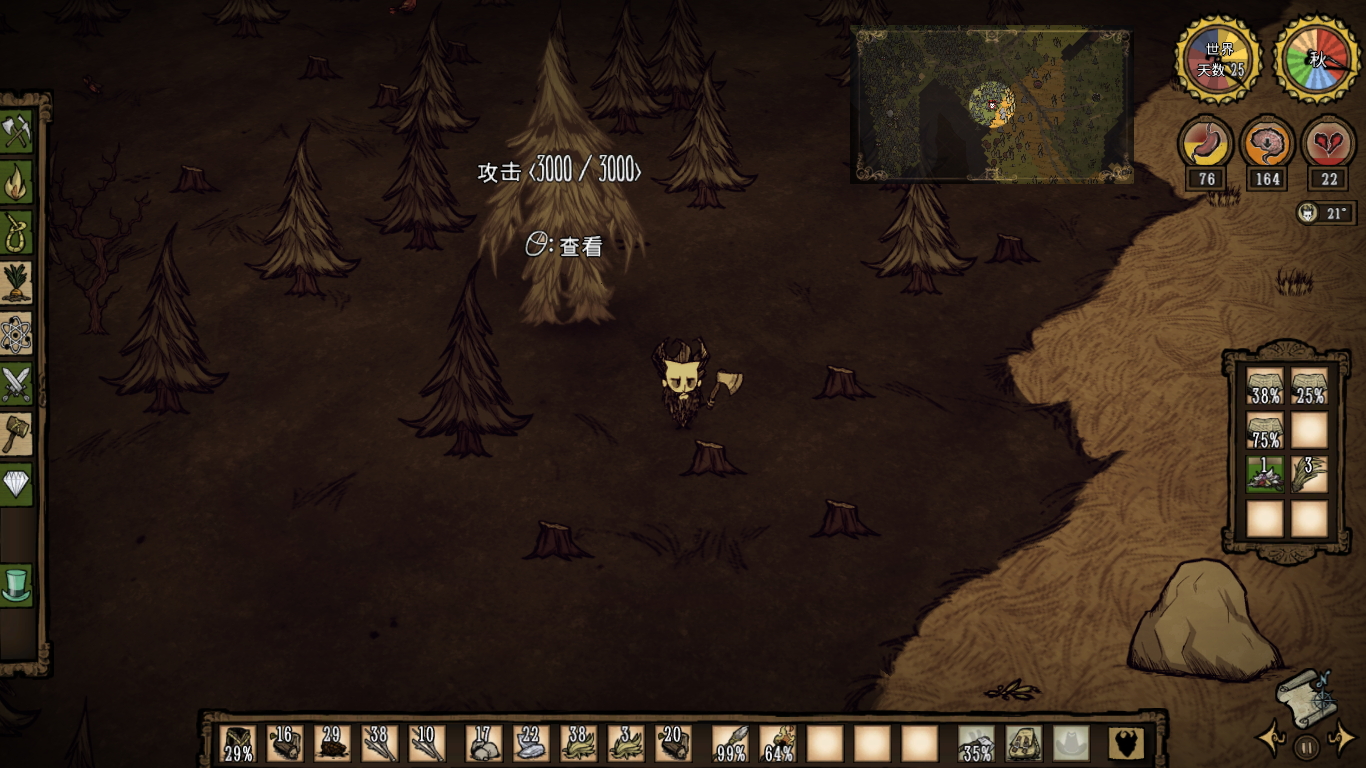Pick the stack of 22 flint
The width and height of the screenshot is (1366, 768).
pos(531,744)
